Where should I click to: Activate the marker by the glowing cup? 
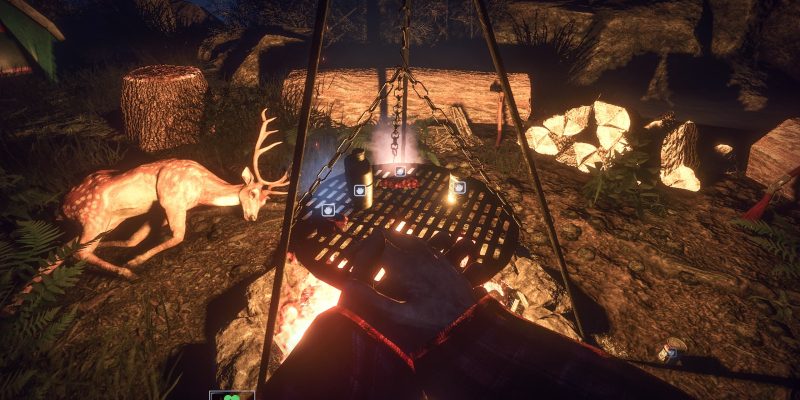(459, 187)
